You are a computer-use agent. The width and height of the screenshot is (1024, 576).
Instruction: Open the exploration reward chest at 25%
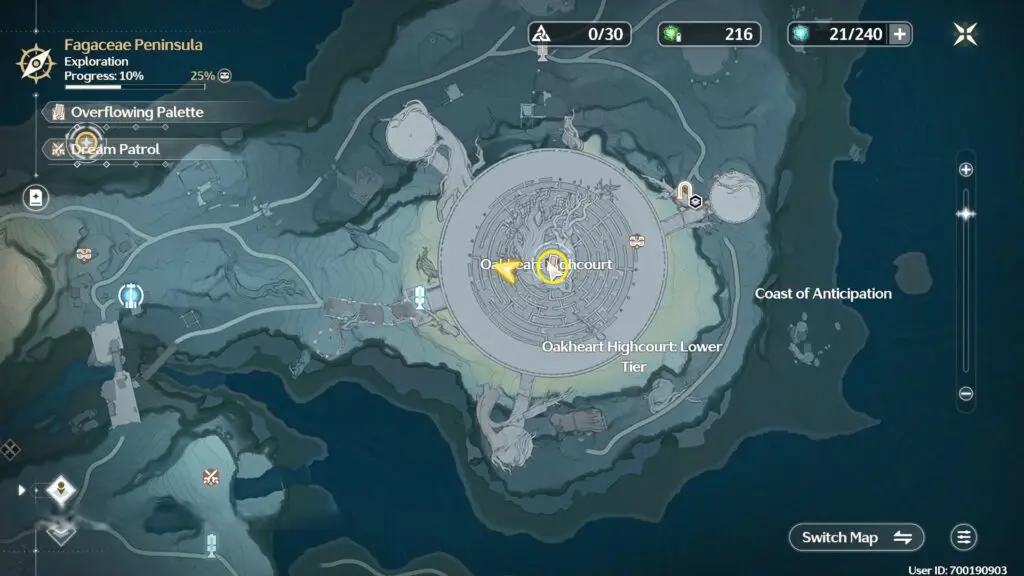pos(225,76)
